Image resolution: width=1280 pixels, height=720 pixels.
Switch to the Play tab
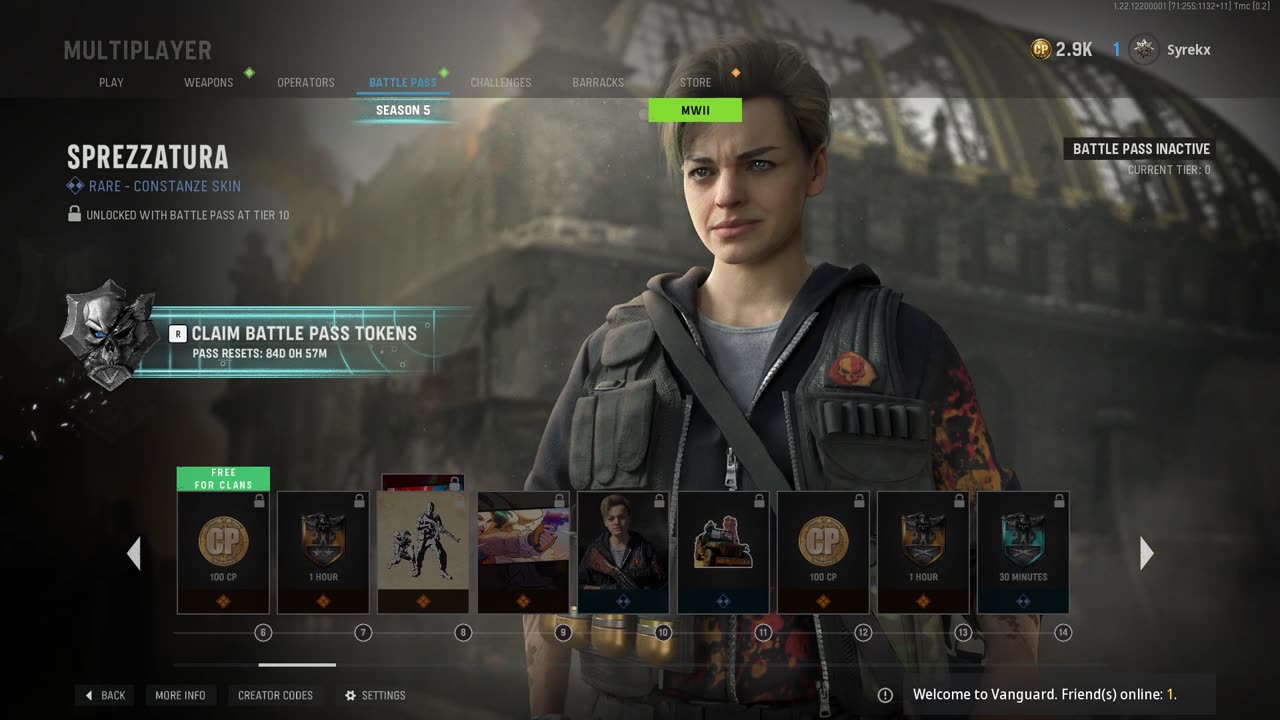[111, 82]
